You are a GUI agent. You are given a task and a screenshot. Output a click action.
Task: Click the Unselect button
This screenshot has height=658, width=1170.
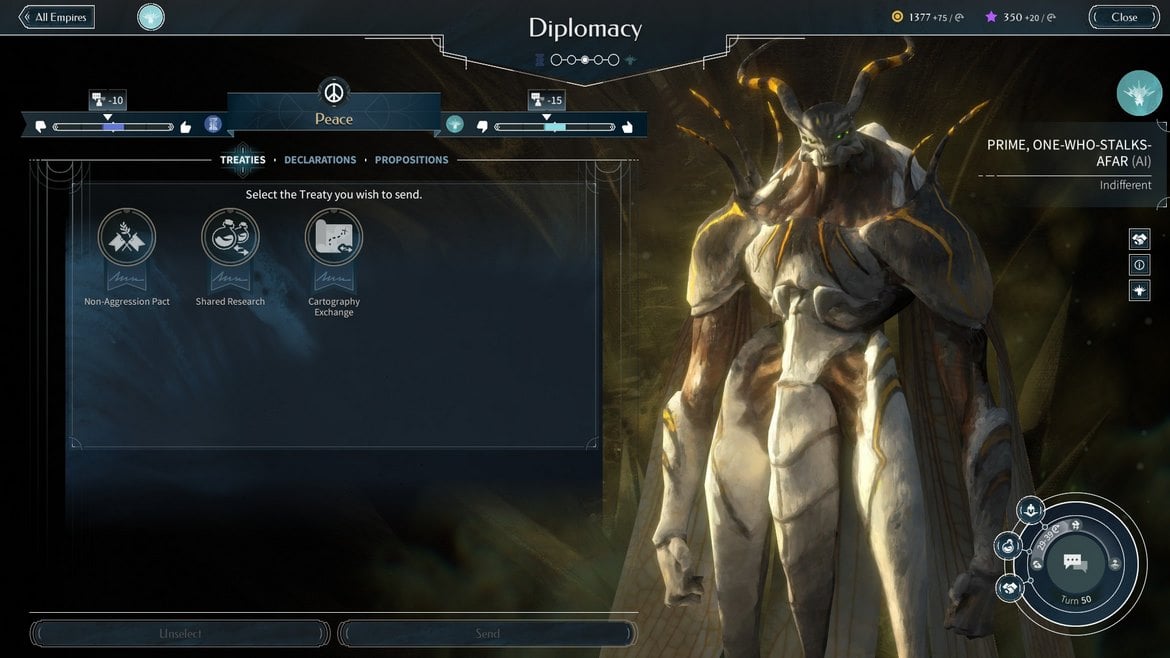pyautogui.click(x=181, y=633)
